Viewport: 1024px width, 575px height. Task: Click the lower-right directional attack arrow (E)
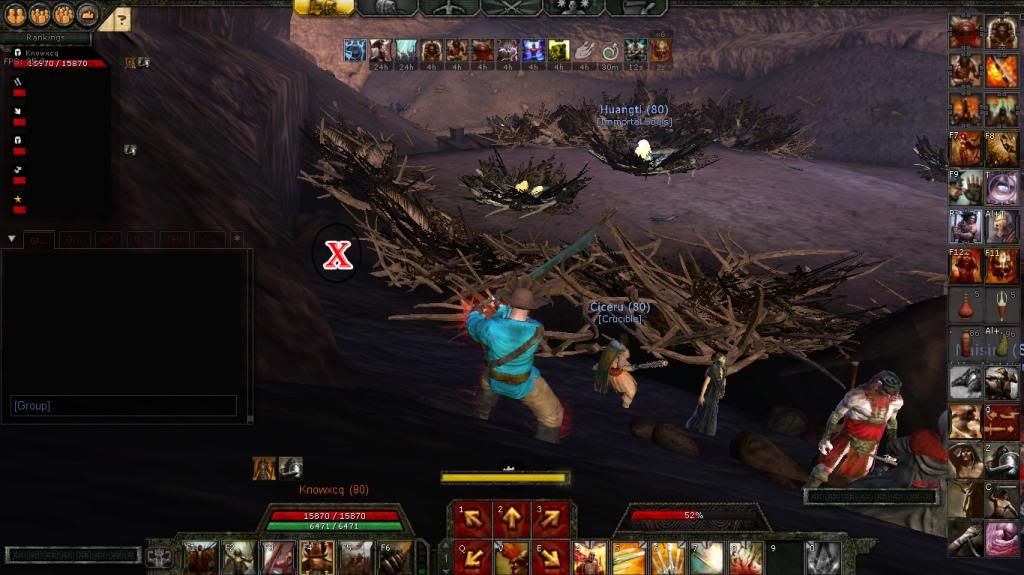tap(549, 556)
